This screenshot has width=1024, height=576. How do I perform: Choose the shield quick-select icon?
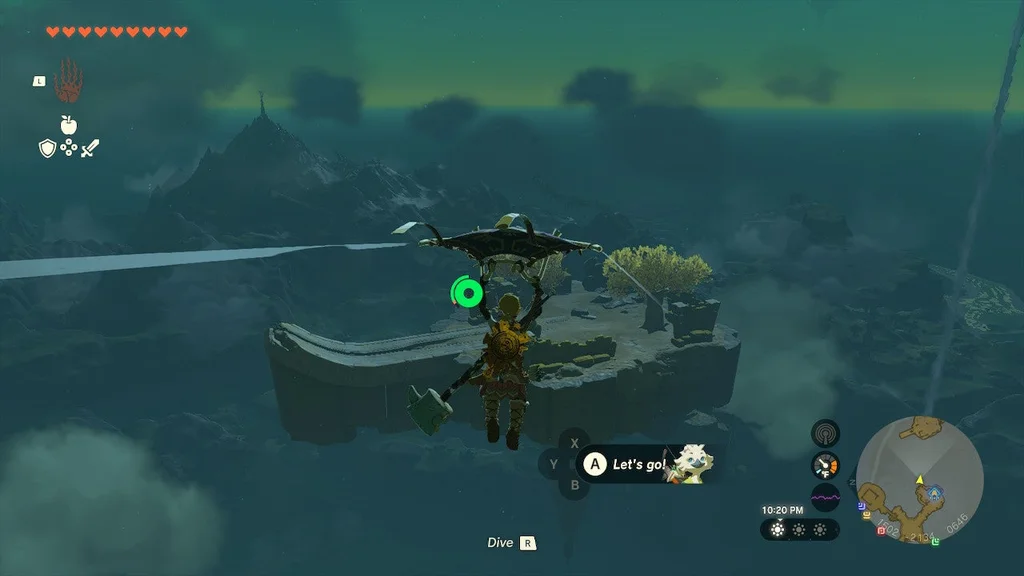pos(46,148)
